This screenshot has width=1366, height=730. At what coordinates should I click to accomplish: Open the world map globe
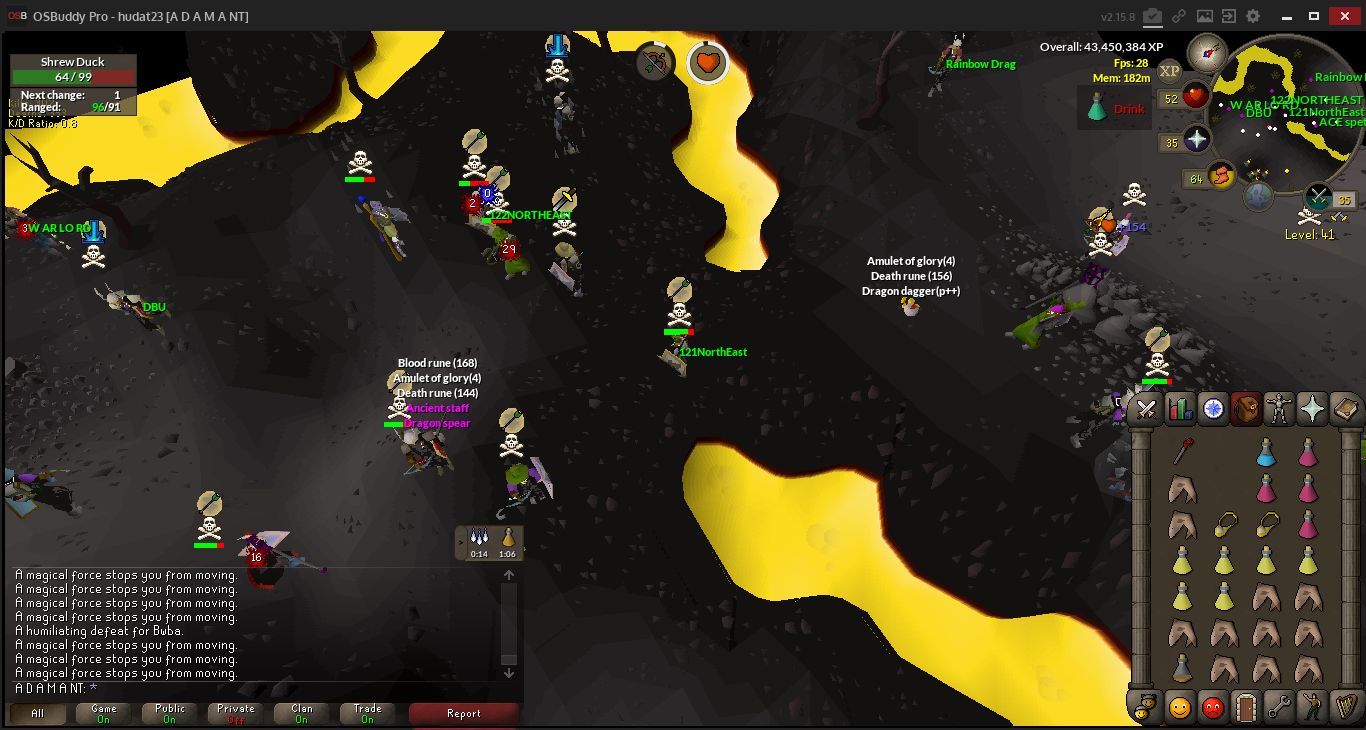click(1258, 196)
